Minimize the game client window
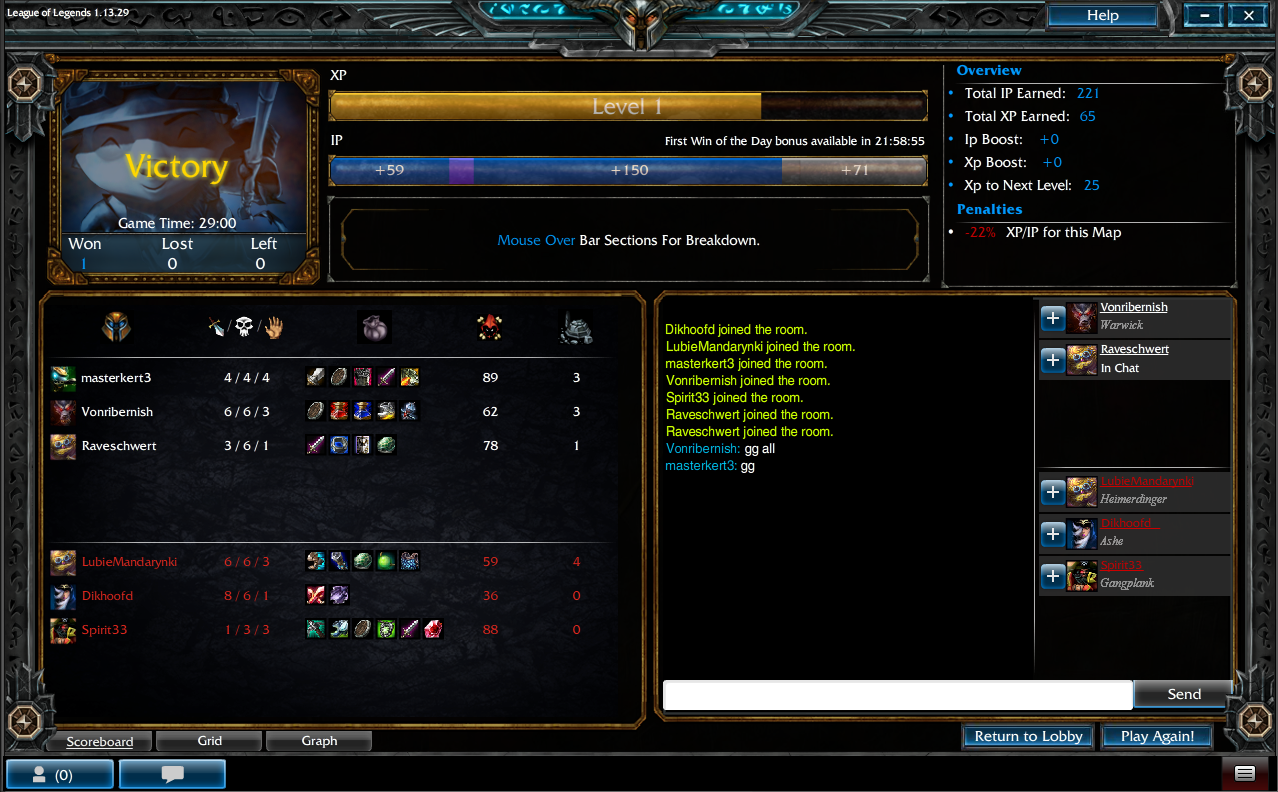 point(1204,16)
